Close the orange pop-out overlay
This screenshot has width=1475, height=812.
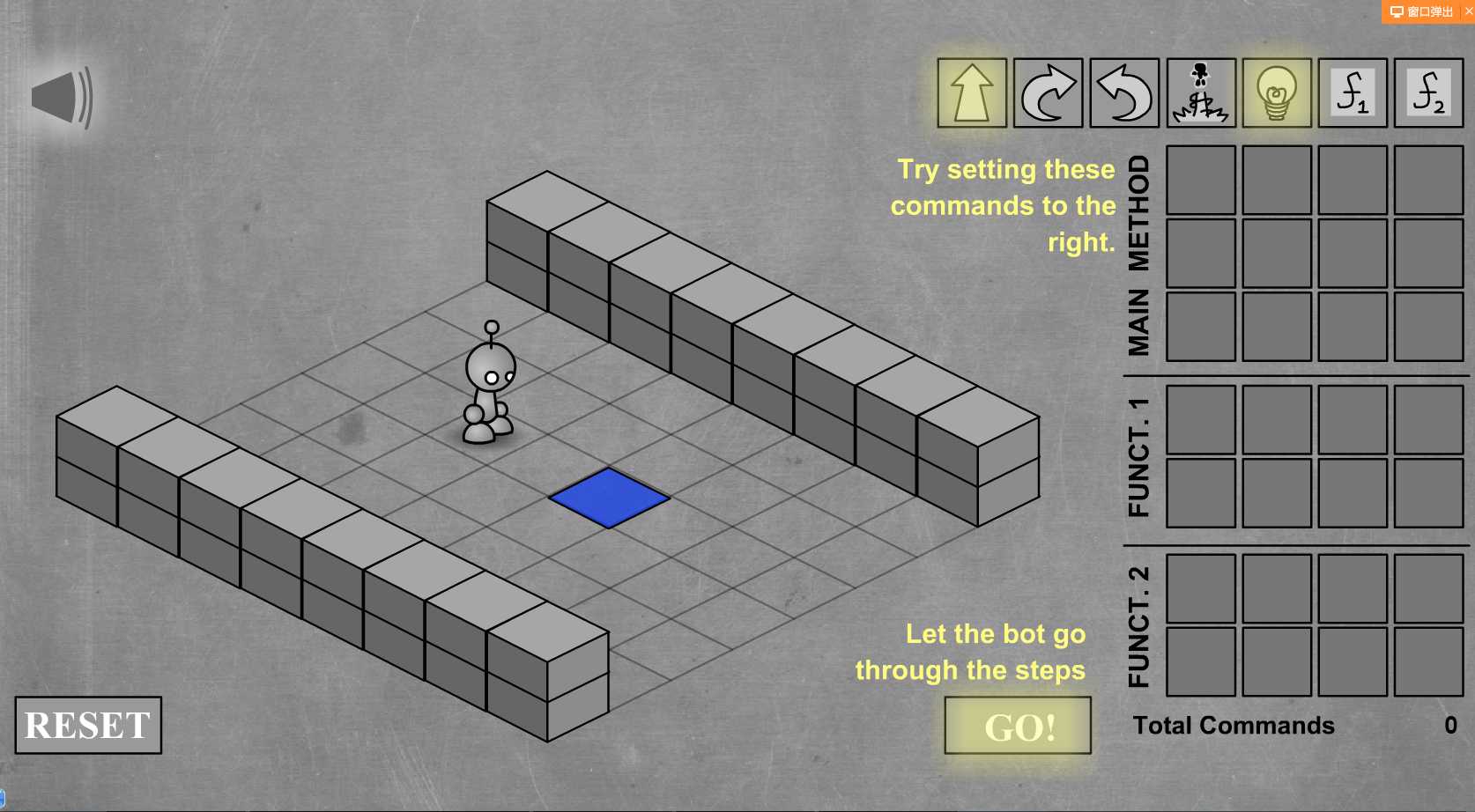[x=1469, y=11]
